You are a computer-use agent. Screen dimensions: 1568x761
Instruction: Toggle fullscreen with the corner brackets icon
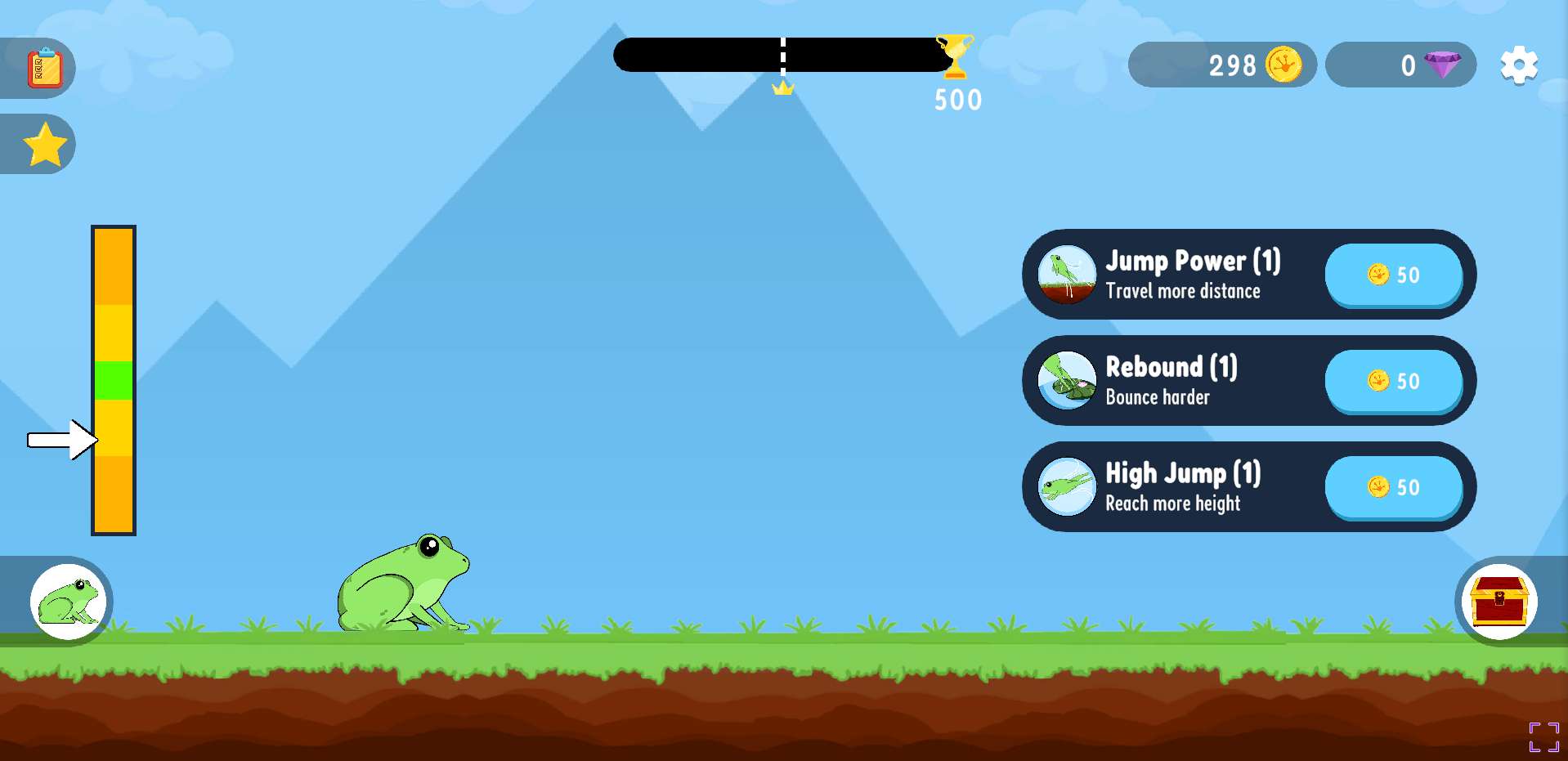1543,736
